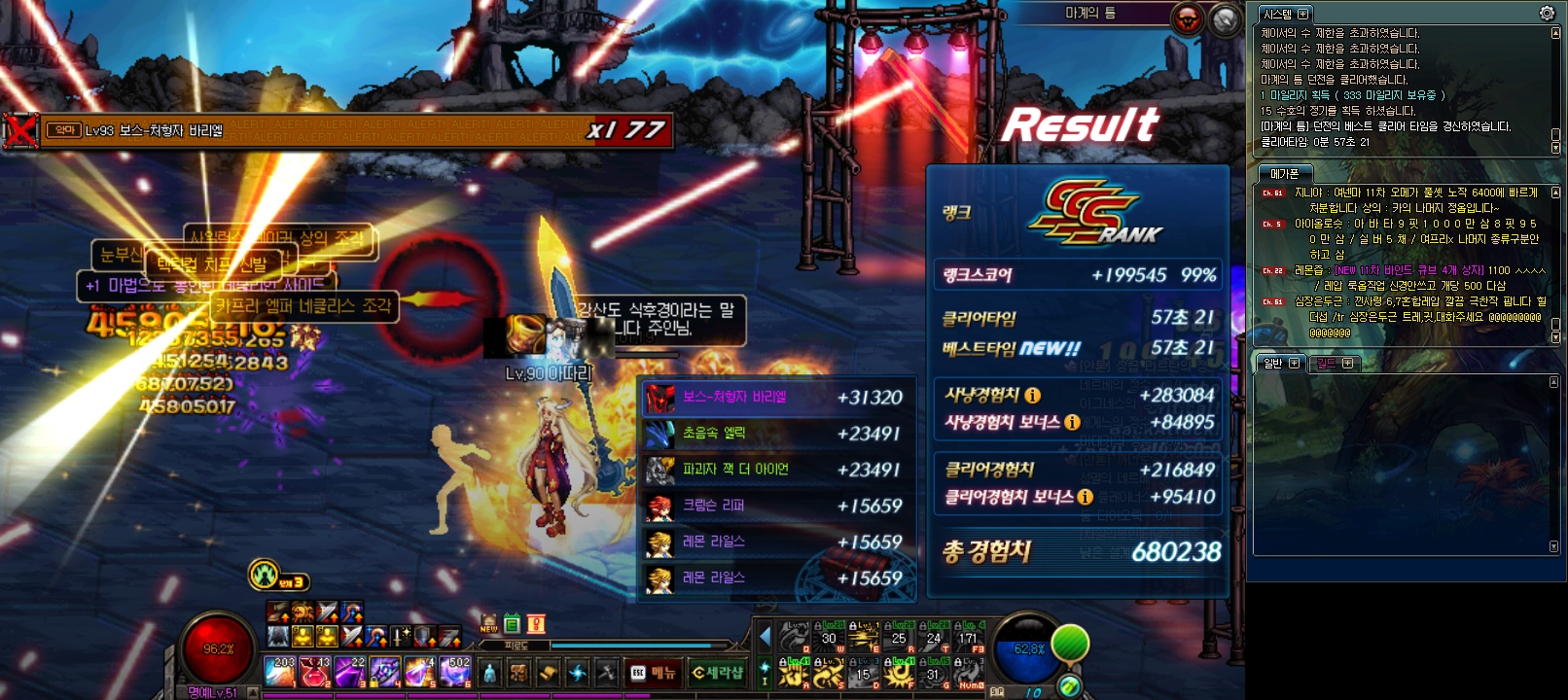Screen dimensions: 1568x700
Task: Open the green calendar event icon
Action: (x=513, y=624)
